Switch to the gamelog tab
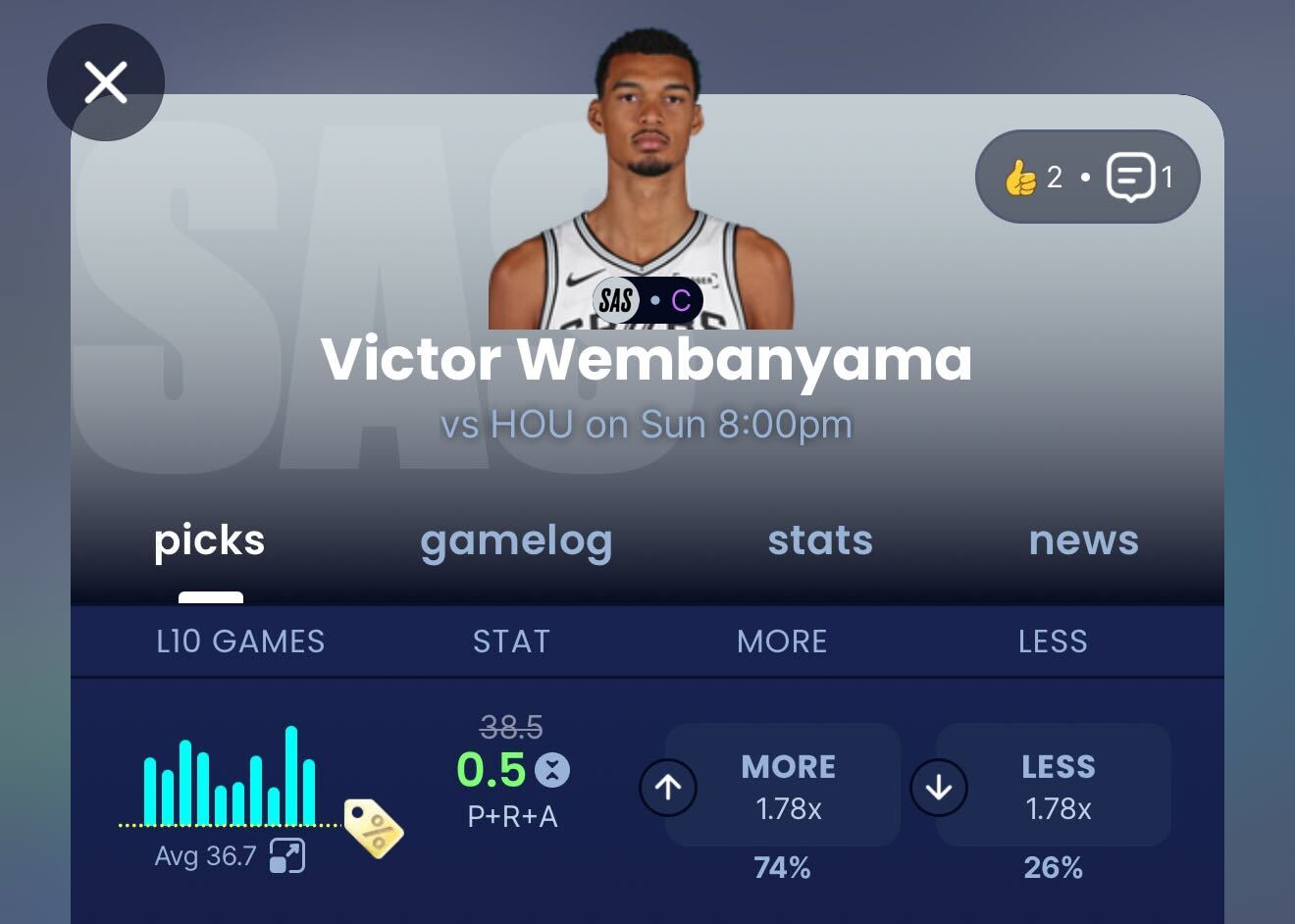1295x924 pixels. pos(516,540)
